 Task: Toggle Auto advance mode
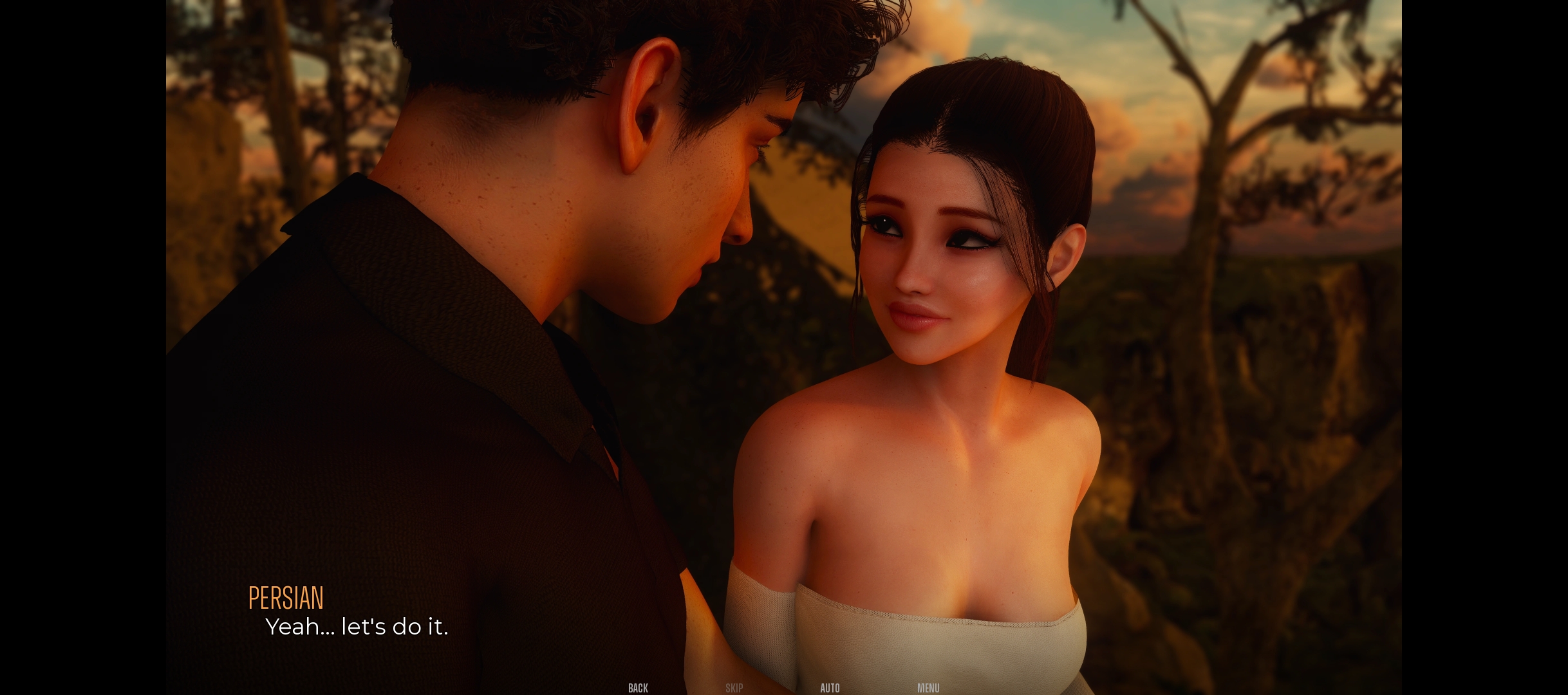click(830, 688)
